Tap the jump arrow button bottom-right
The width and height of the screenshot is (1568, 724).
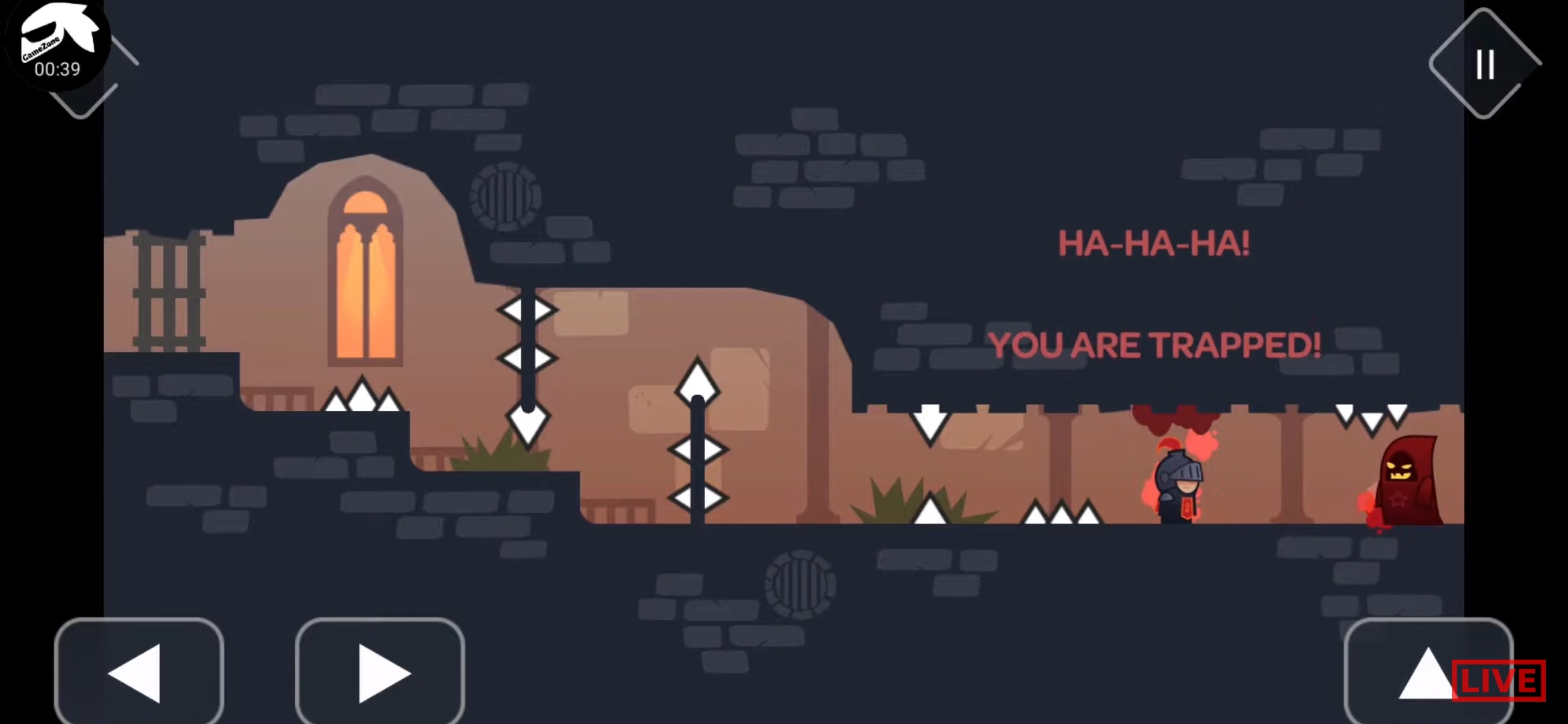click(x=1429, y=674)
